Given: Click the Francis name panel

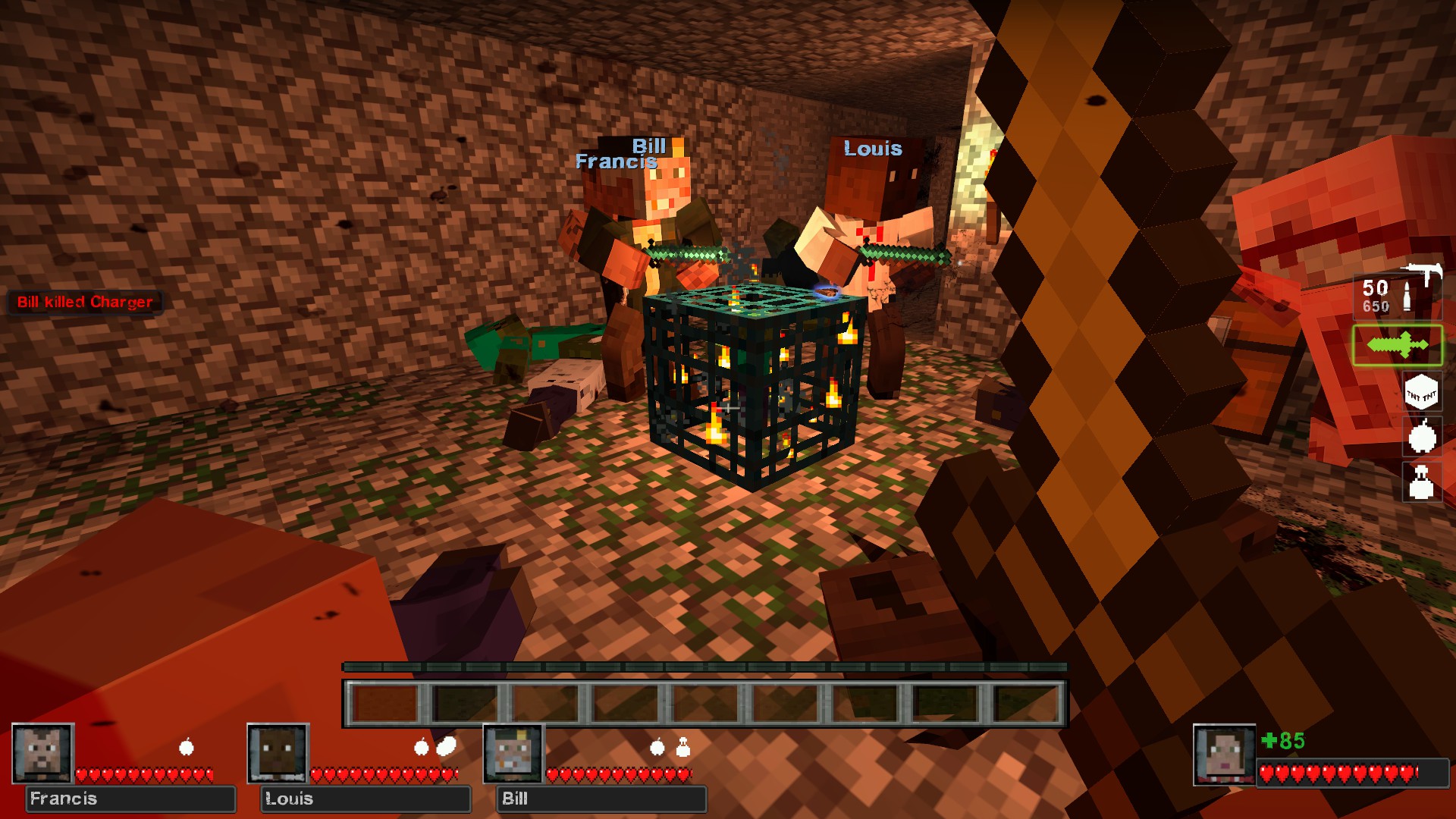Looking at the screenshot, I should click(130, 799).
